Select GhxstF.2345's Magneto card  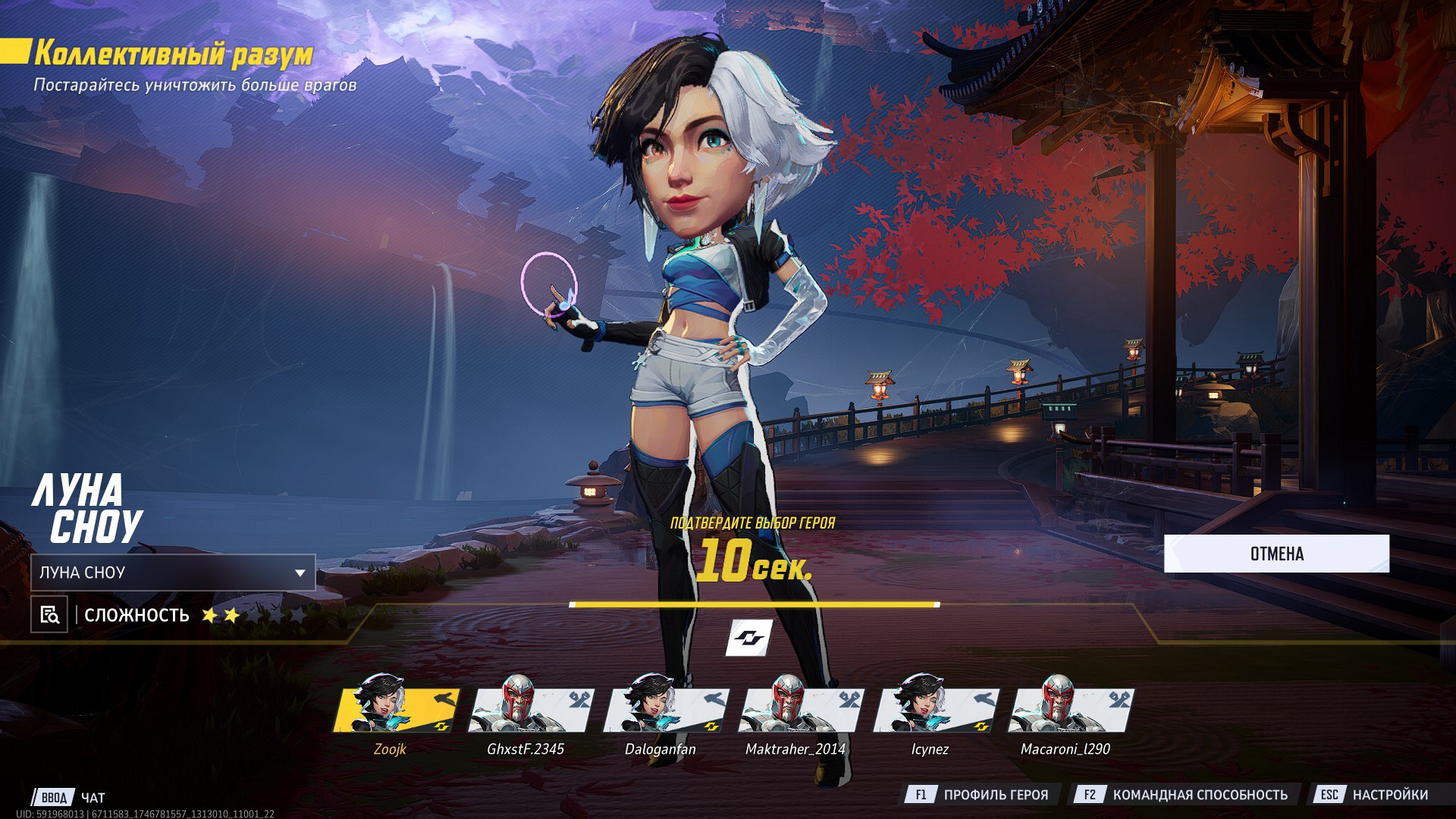coord(531,711)
